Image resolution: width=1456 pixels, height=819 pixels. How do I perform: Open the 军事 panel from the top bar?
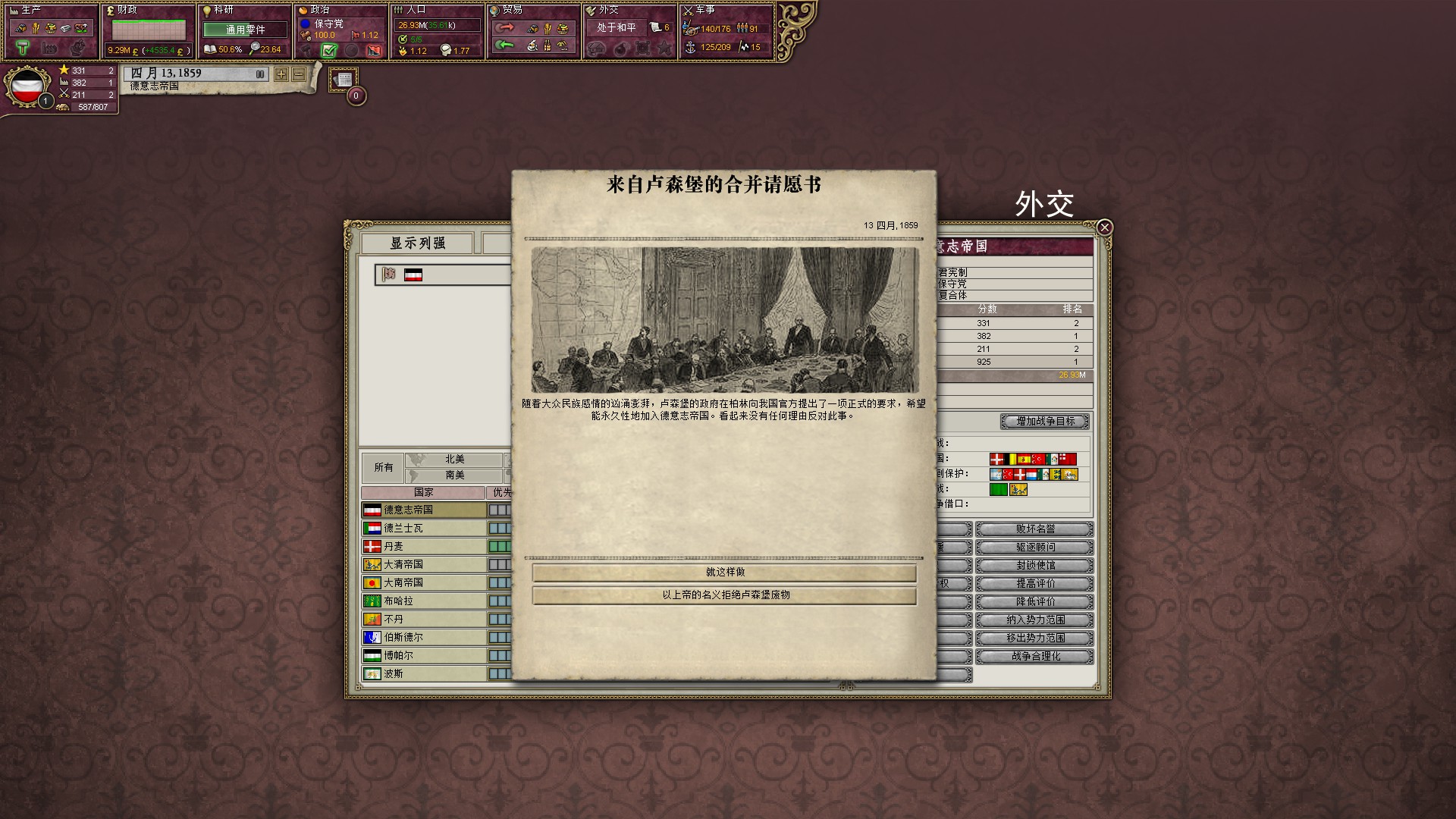pyautogui.click(x=705, y=11)
